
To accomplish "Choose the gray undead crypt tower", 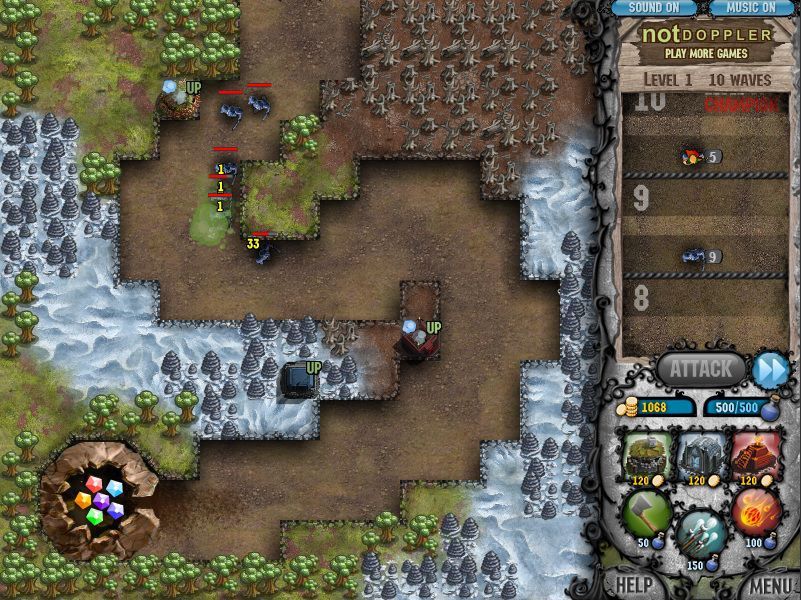I will (x=700, y=455).
